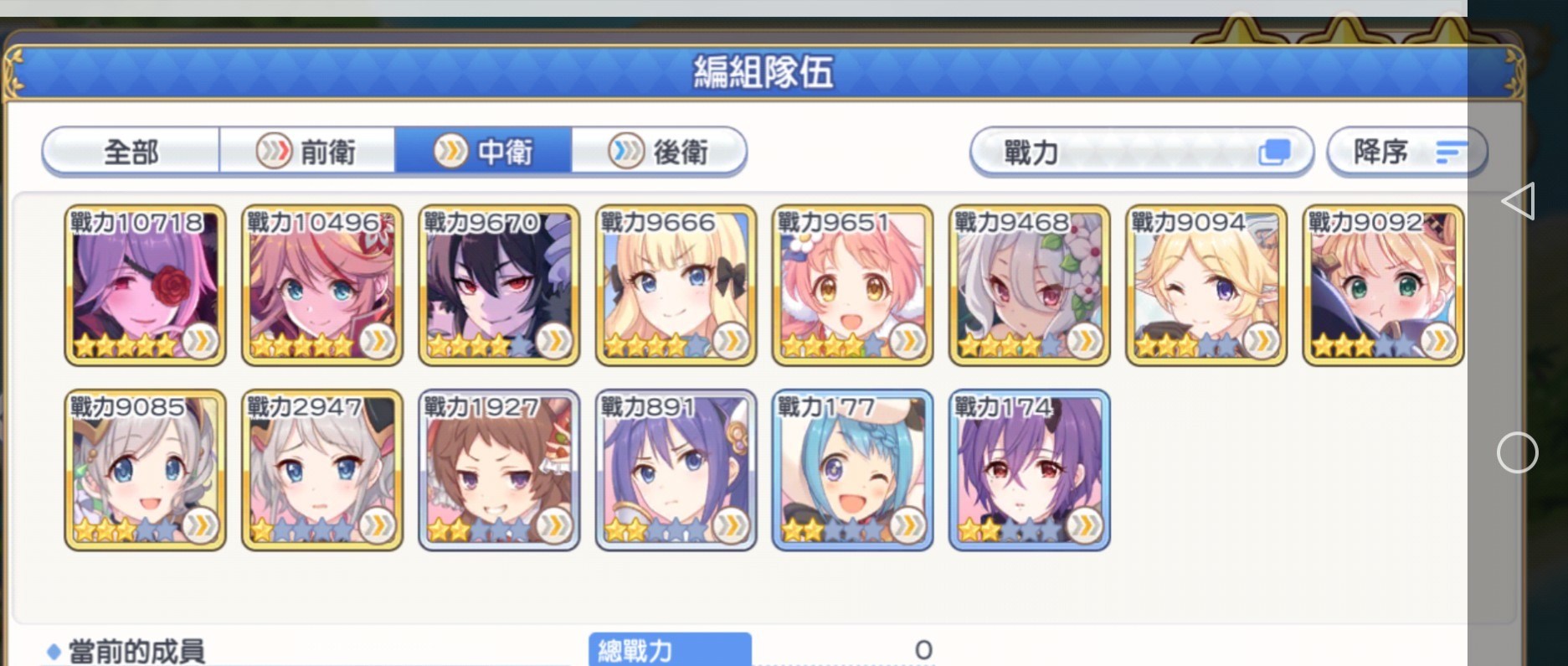
Task: Click the orange midguard icon beside 中衛 tab
Action: pos(450,152)
